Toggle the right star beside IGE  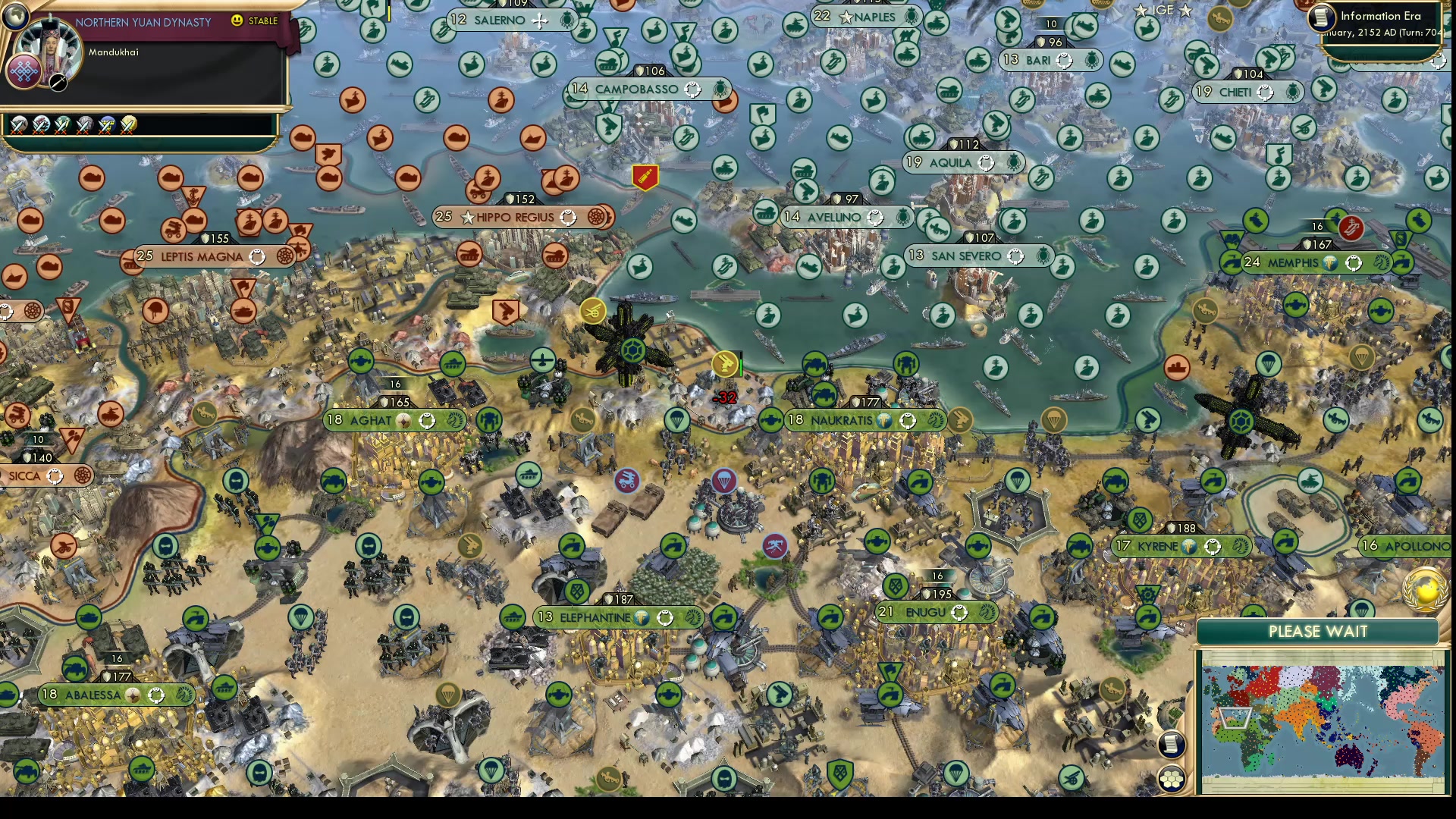coord(1185,11)
